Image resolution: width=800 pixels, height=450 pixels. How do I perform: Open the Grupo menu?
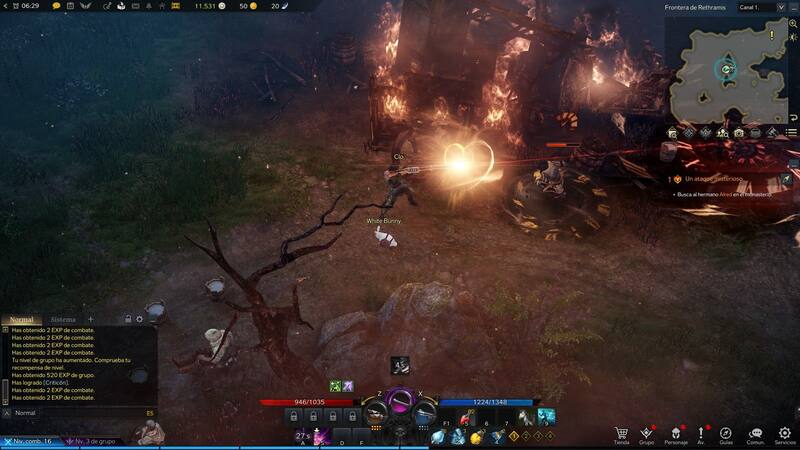tap(647, 434)
